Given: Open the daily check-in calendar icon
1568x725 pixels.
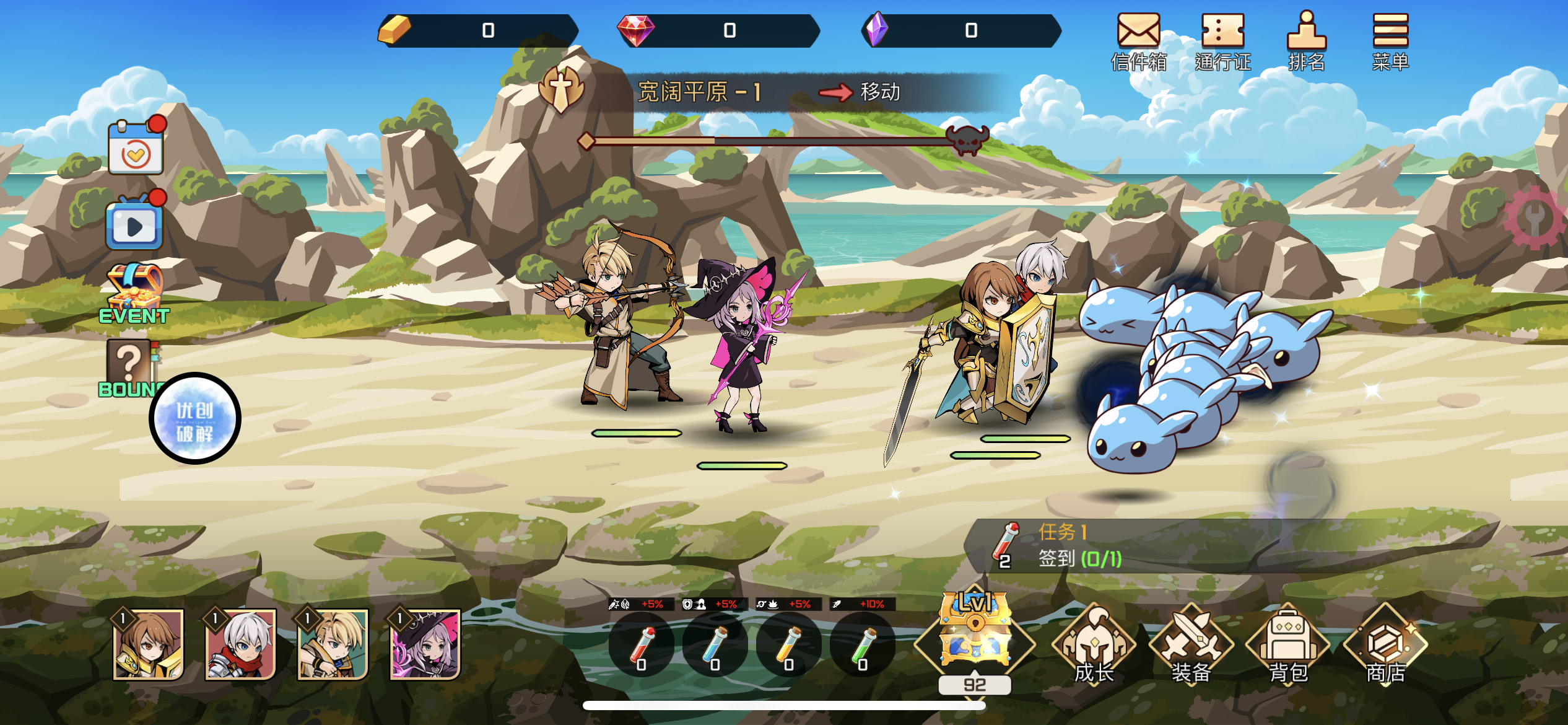Looking at the screenshot, I should (136, 149).
